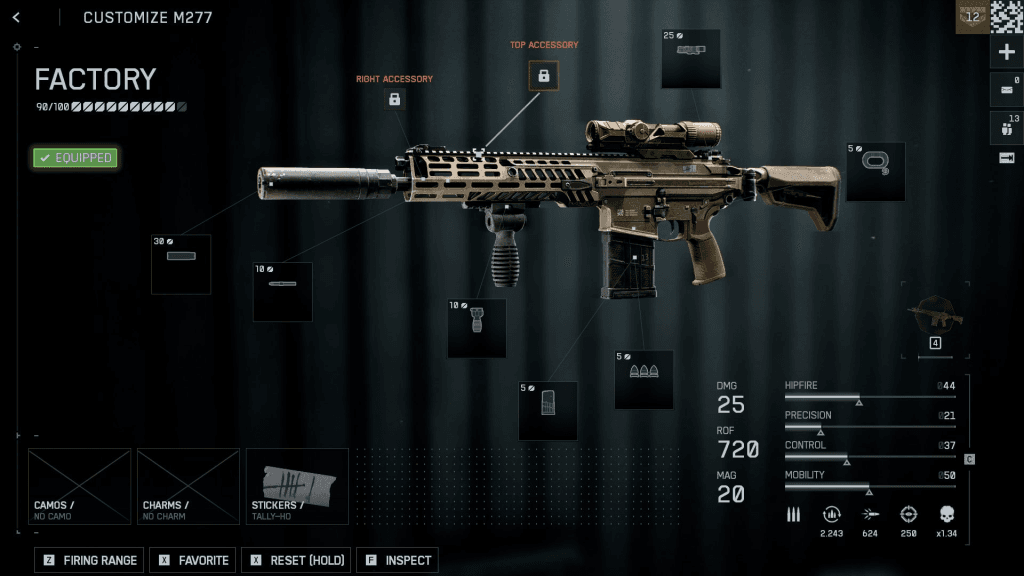This screenshot has height=576, width=1024.
Task: Open the weapon preview thumbnail labeled 4
Action: (936, 320)
